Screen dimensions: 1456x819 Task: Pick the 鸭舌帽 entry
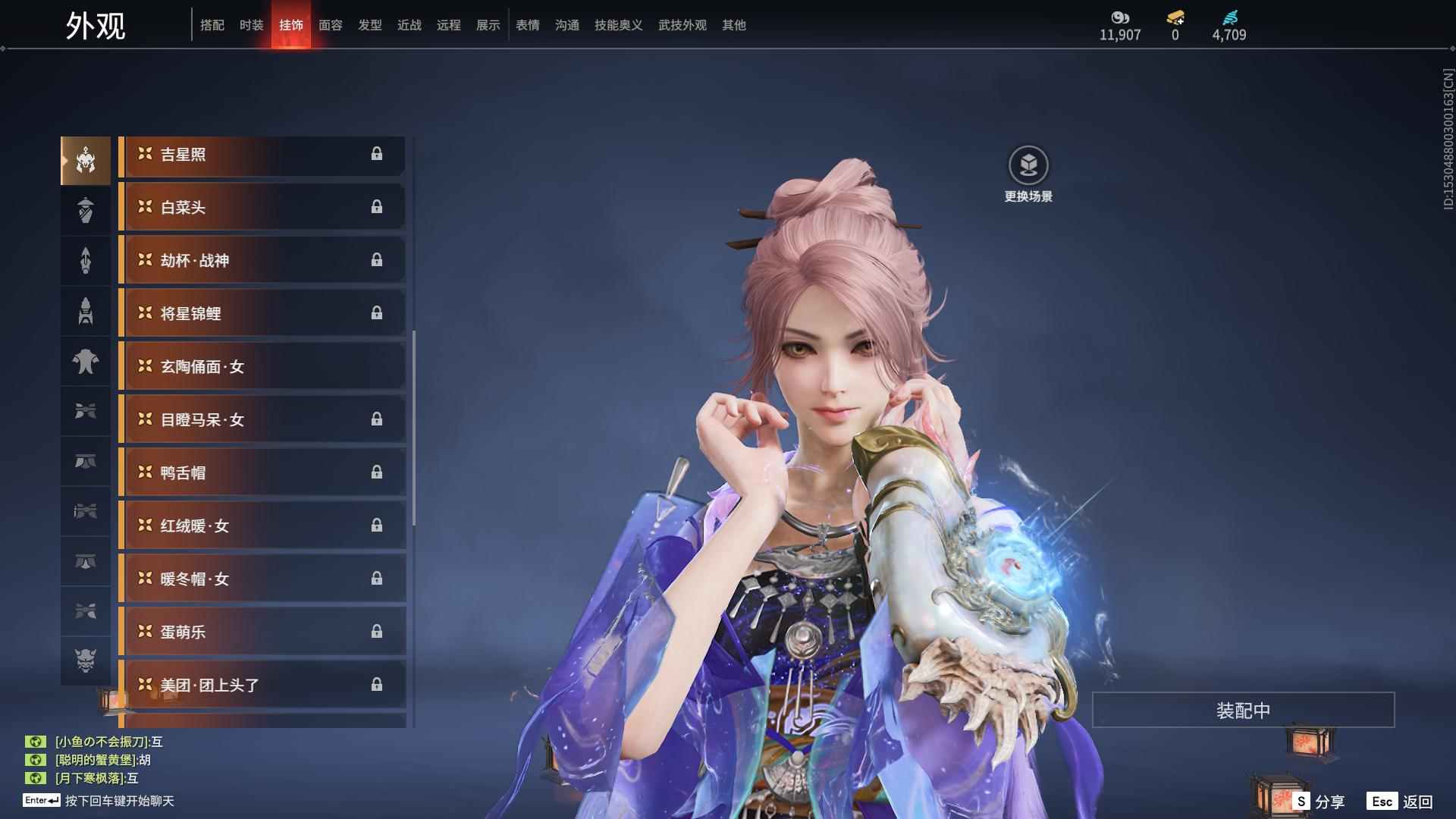[262, 473]
